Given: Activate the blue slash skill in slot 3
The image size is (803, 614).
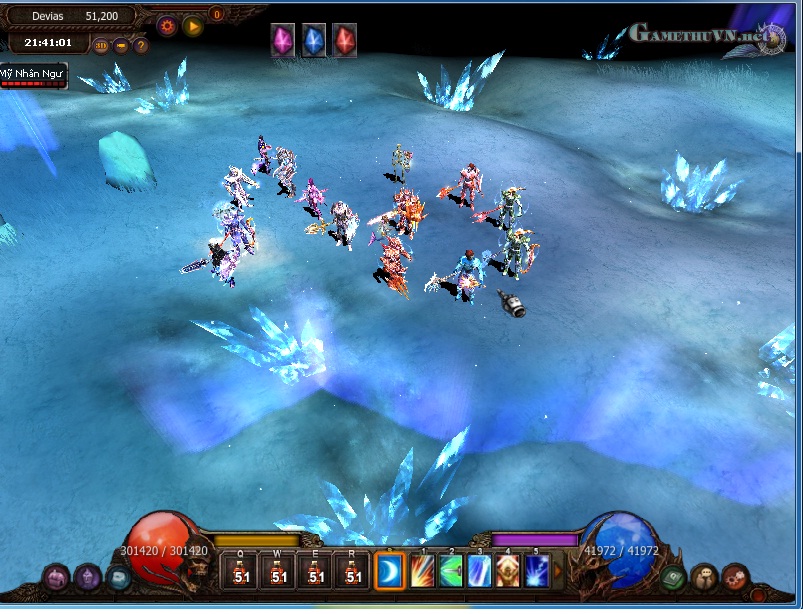Looking at the screenshot, I should pos(481,571).
